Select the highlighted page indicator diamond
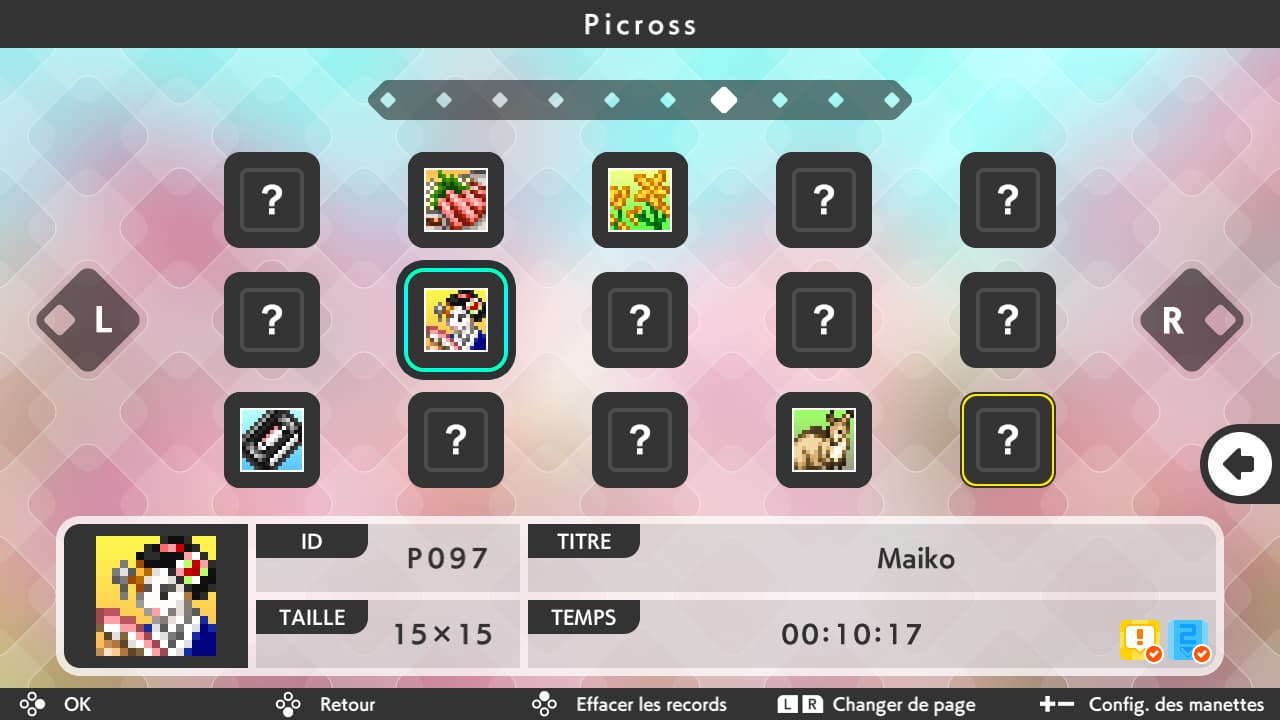Viewport: 1280px width, 720px height. [724, 100]
